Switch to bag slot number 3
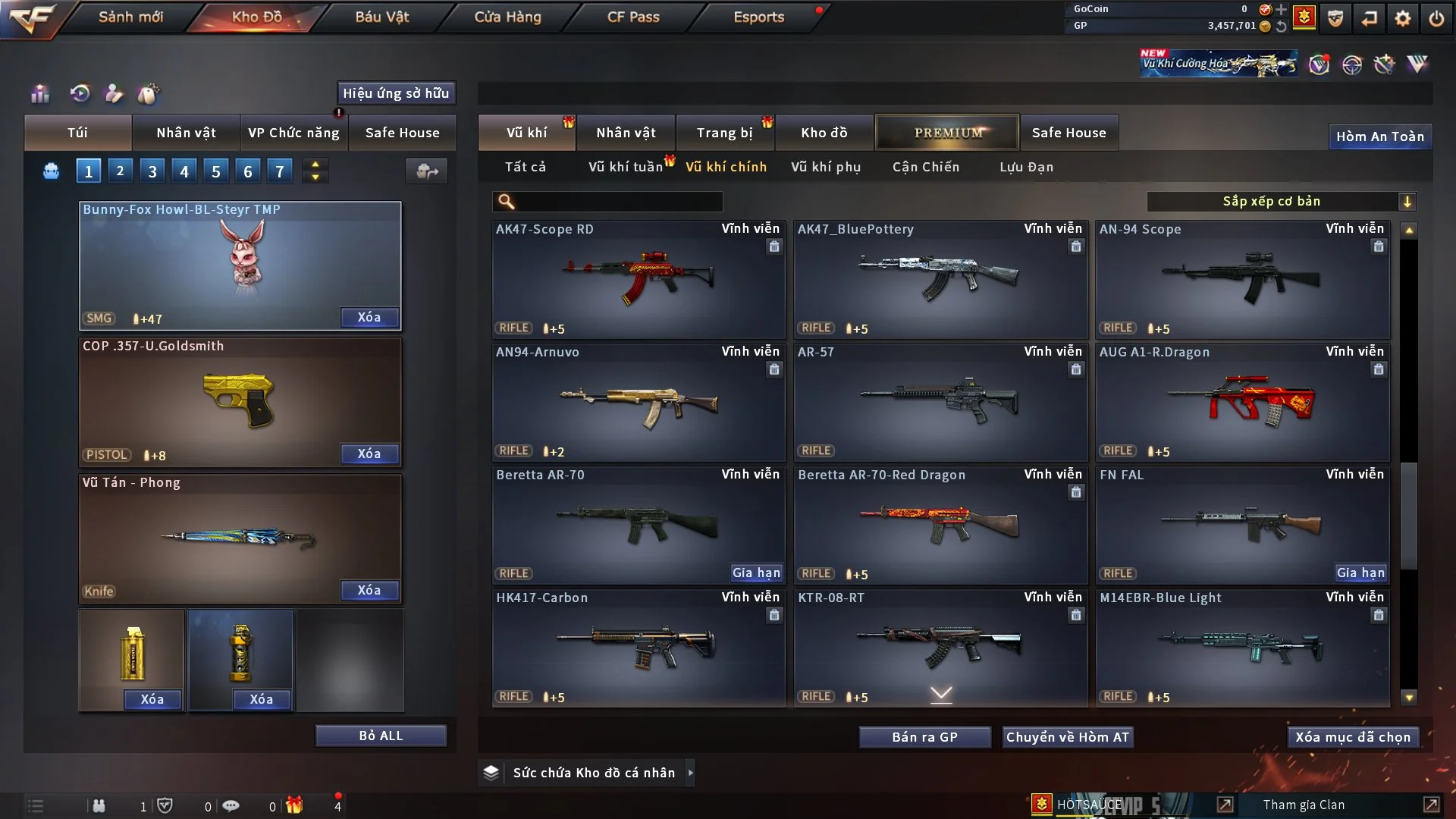This screenshot has width=1456, height=819. tap(152, 171)
